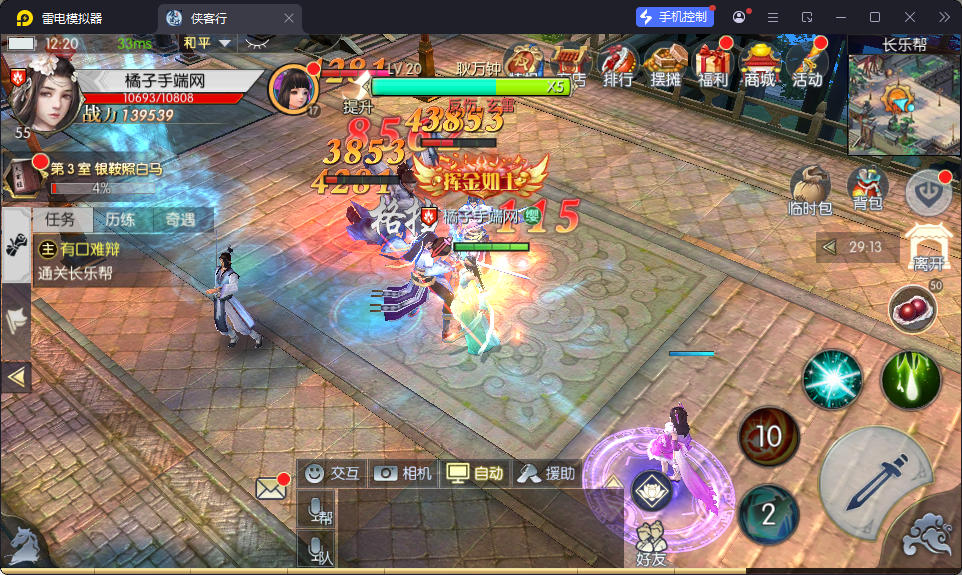Open the 排行 rankings
The image size is (962, 575).
pyautogui.click(x=619, y=65)
